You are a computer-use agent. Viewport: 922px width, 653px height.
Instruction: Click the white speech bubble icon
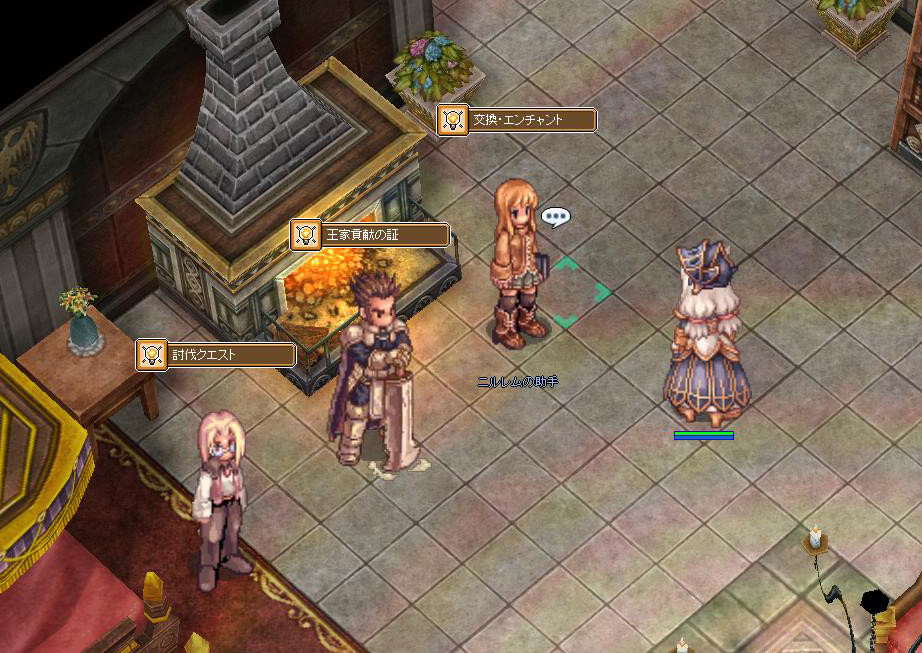(x=555, y=216)
